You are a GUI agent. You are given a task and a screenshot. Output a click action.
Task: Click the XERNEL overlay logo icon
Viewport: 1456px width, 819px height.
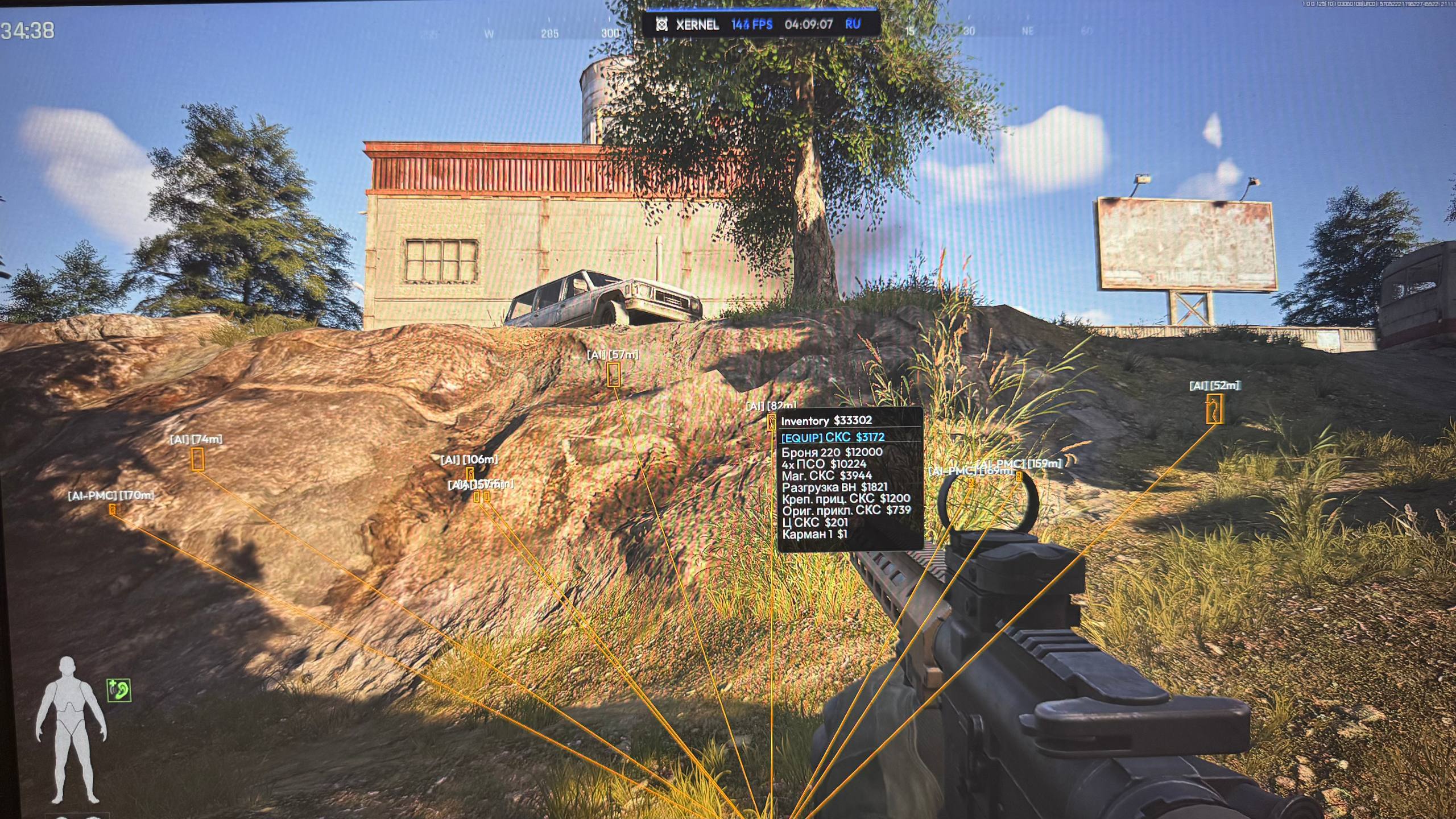coord(661,24)
